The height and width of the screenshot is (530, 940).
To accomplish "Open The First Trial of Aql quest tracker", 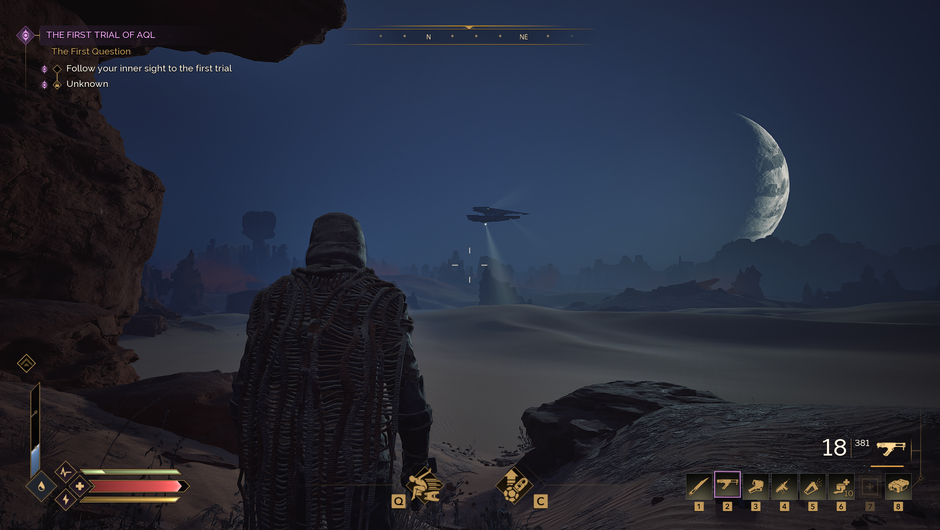I will 100,35.
